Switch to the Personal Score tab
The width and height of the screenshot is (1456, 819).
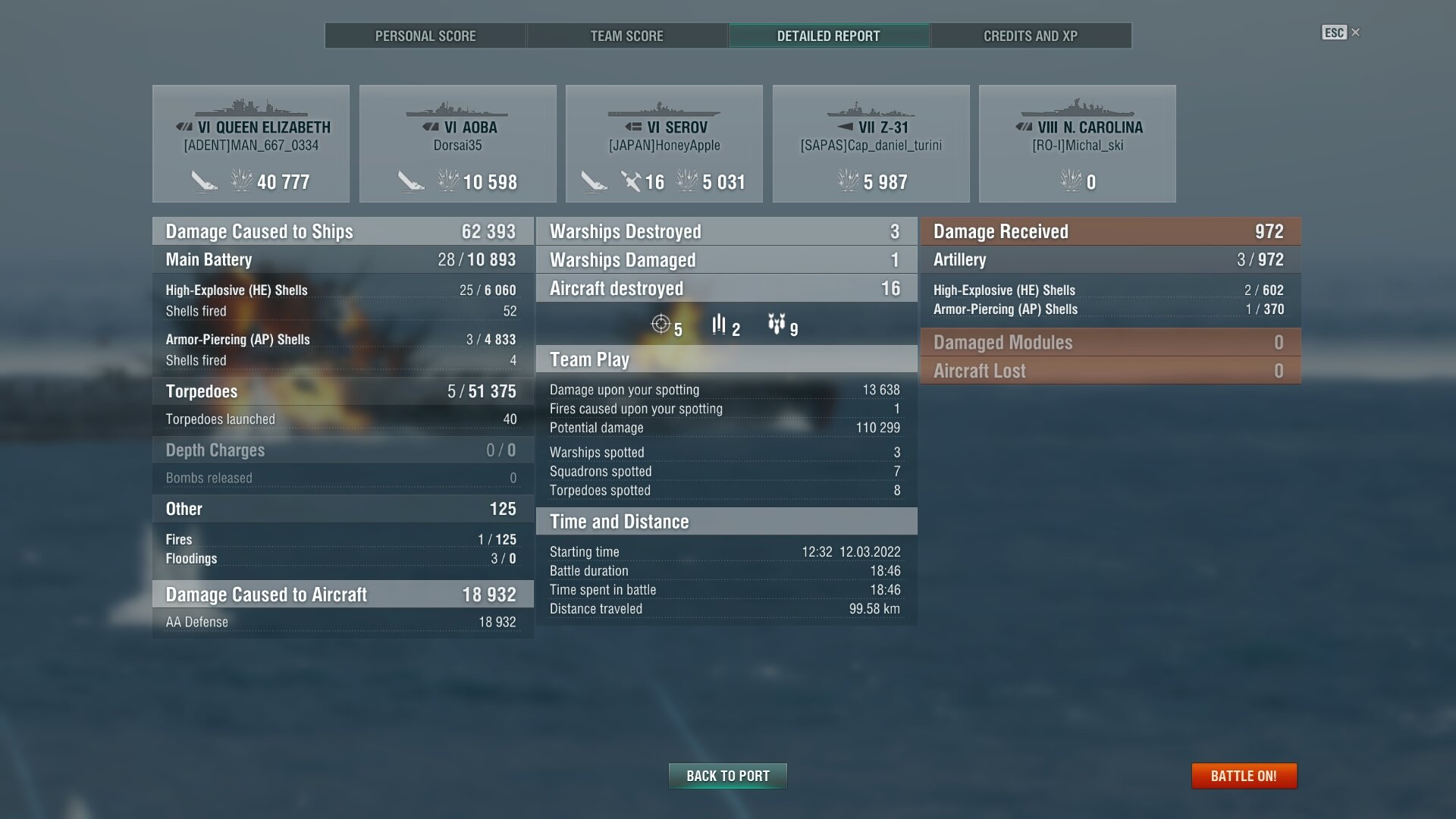coord(425,36)
